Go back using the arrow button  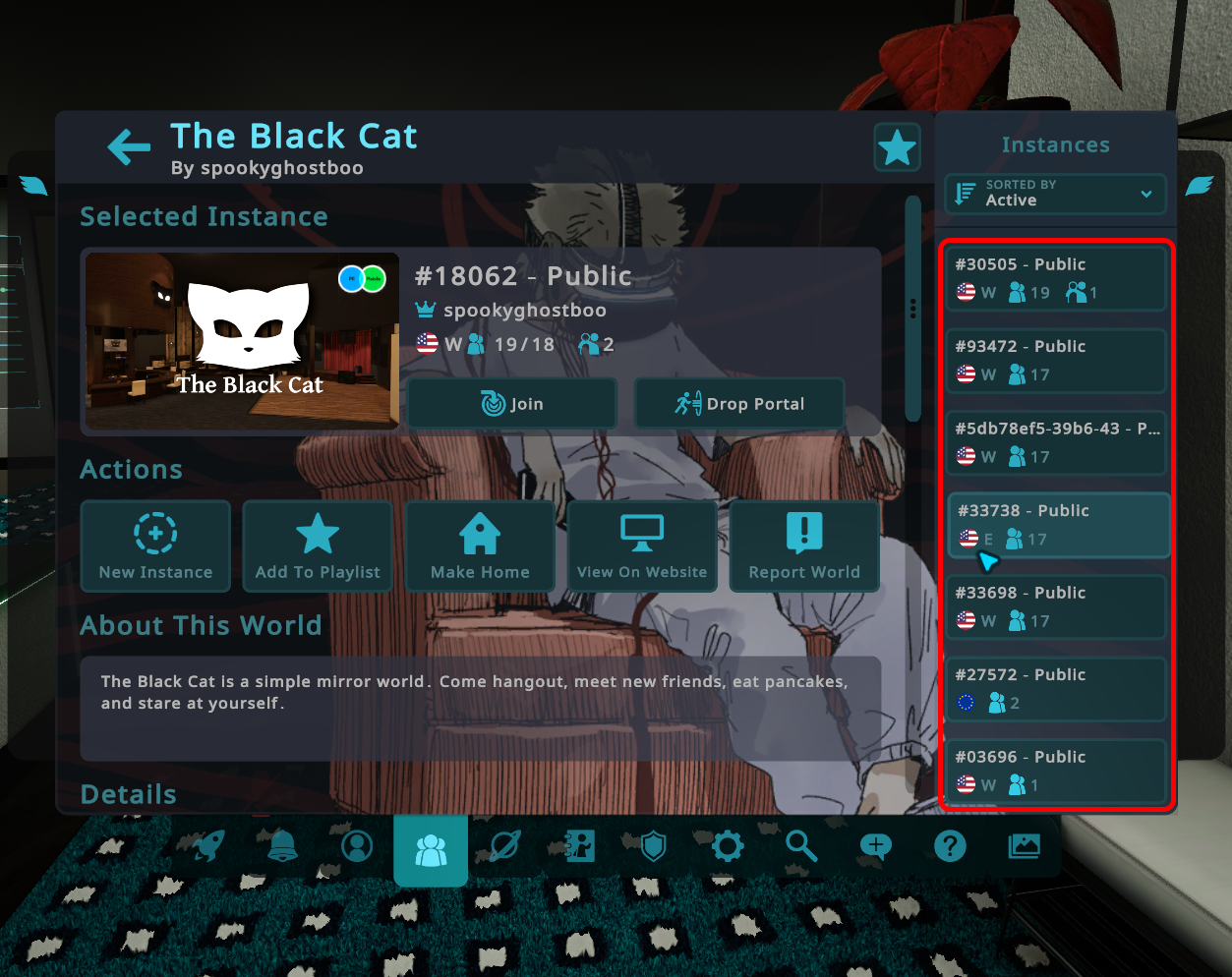(129, 147)
